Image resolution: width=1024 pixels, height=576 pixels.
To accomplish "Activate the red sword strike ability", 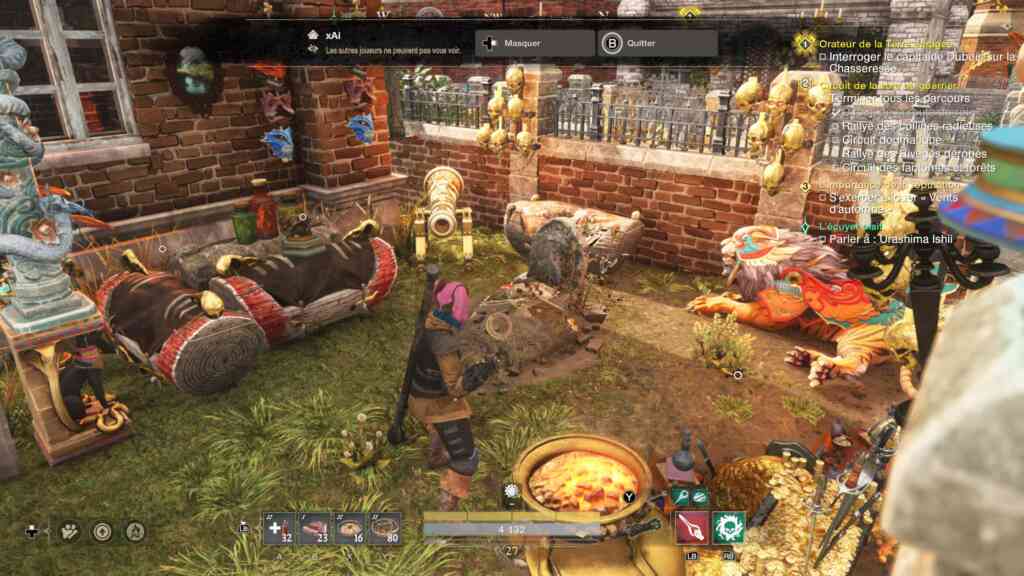I will 692,527.
